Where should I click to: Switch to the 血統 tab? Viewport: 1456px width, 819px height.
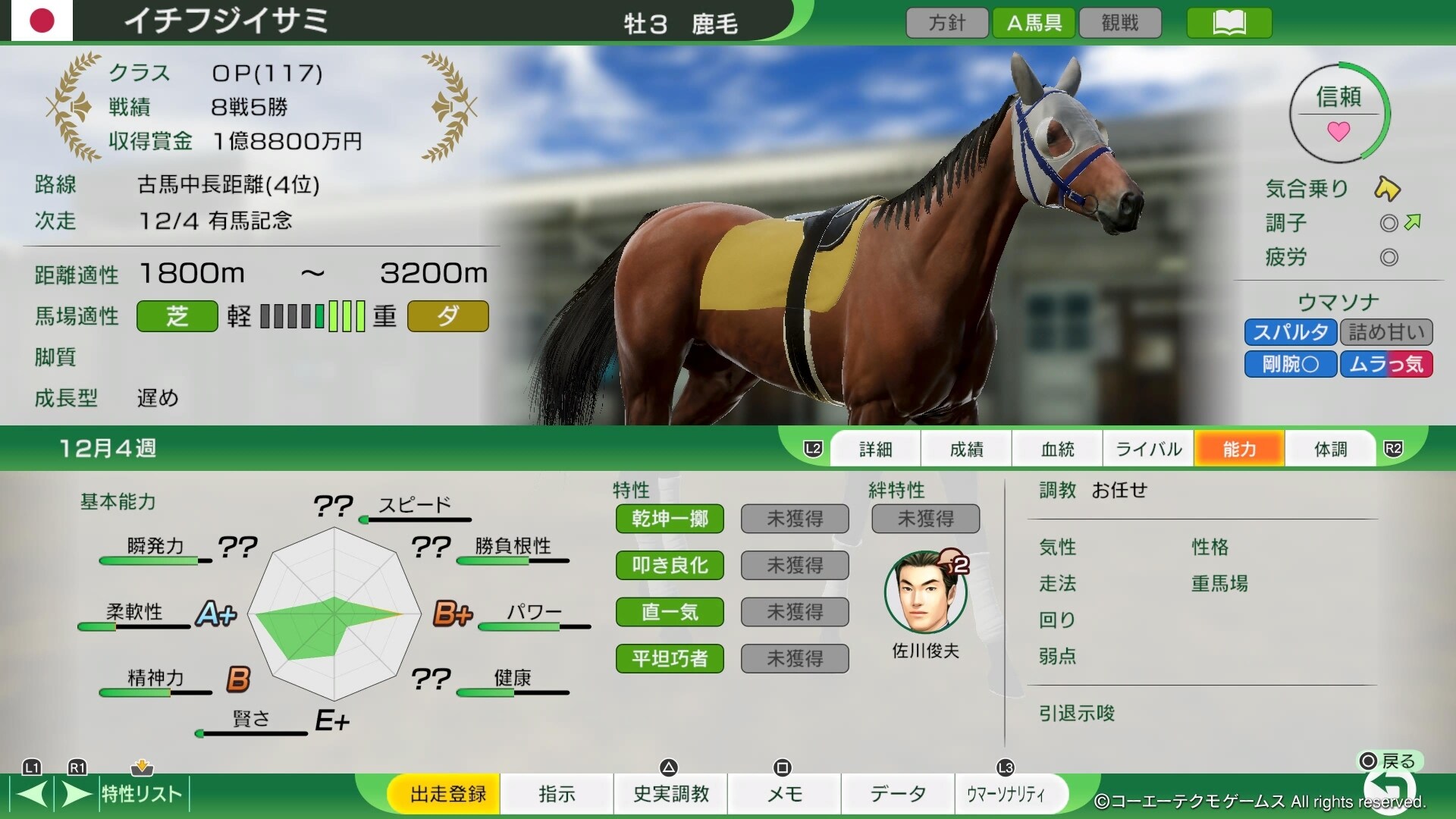point(1057,448)
